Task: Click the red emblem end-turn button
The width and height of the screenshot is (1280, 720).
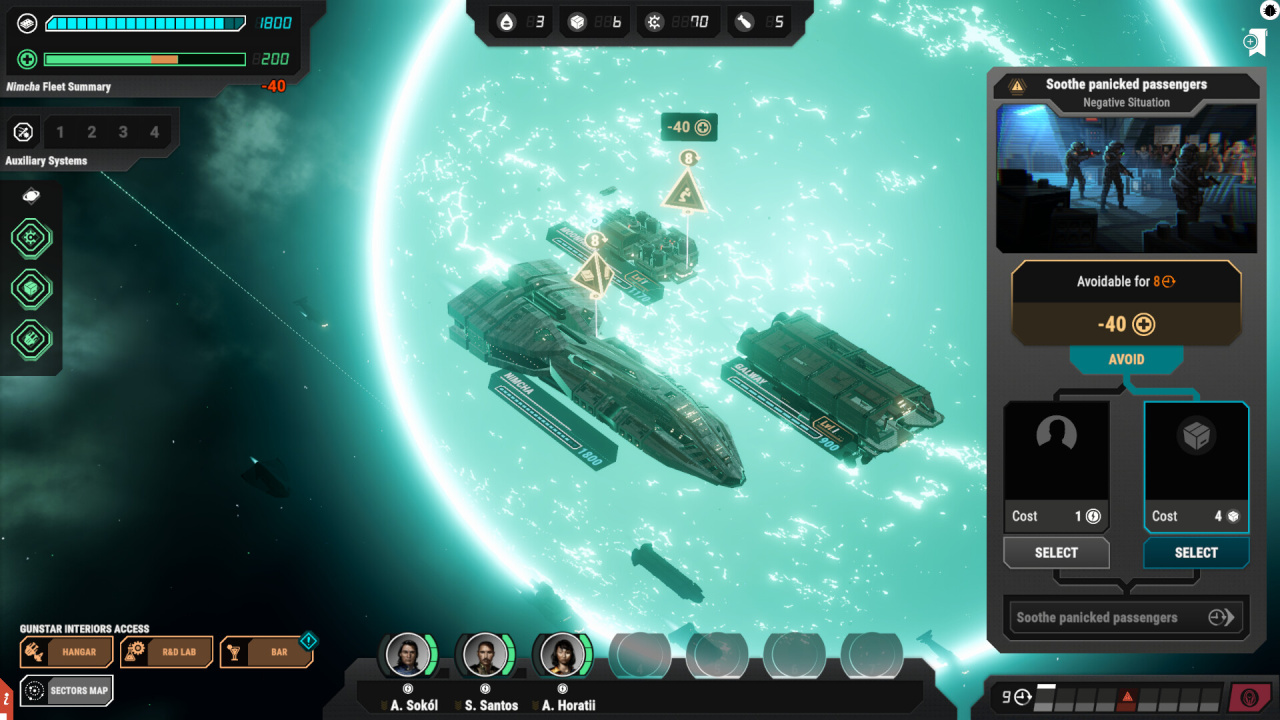Action: pyautogui.click(x=1250, y=697)
